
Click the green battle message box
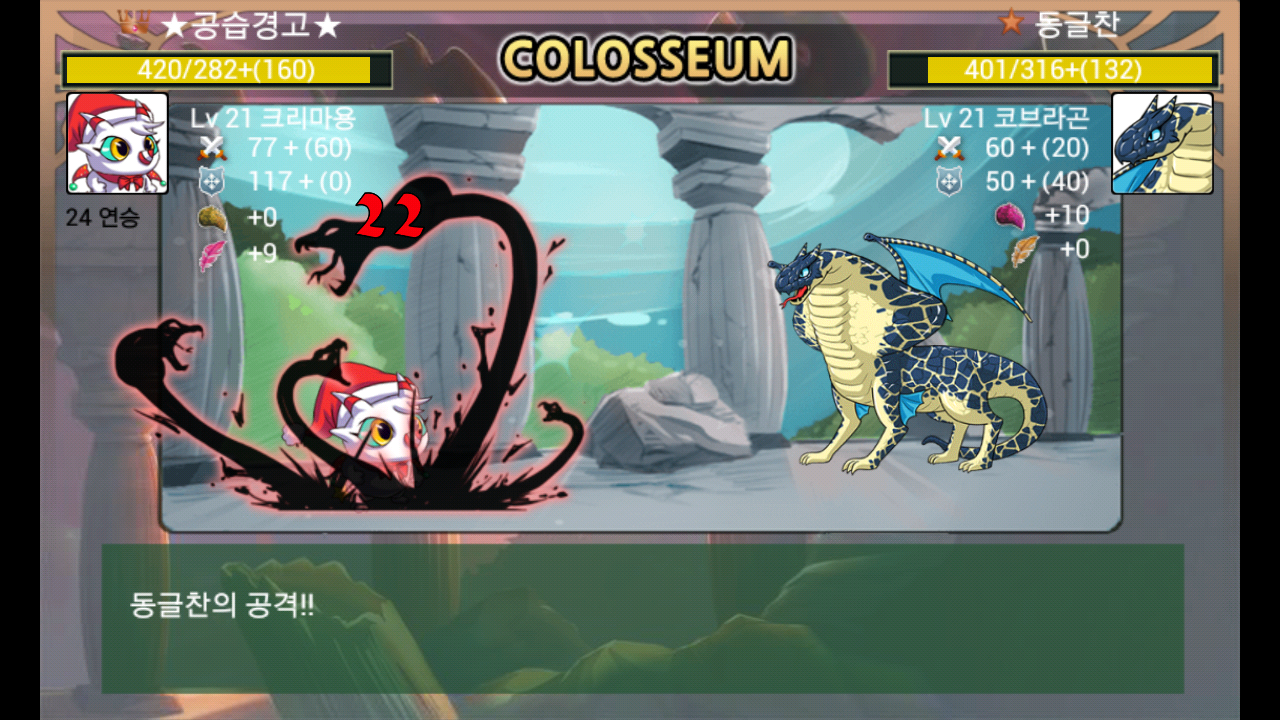tap(642, 618)
